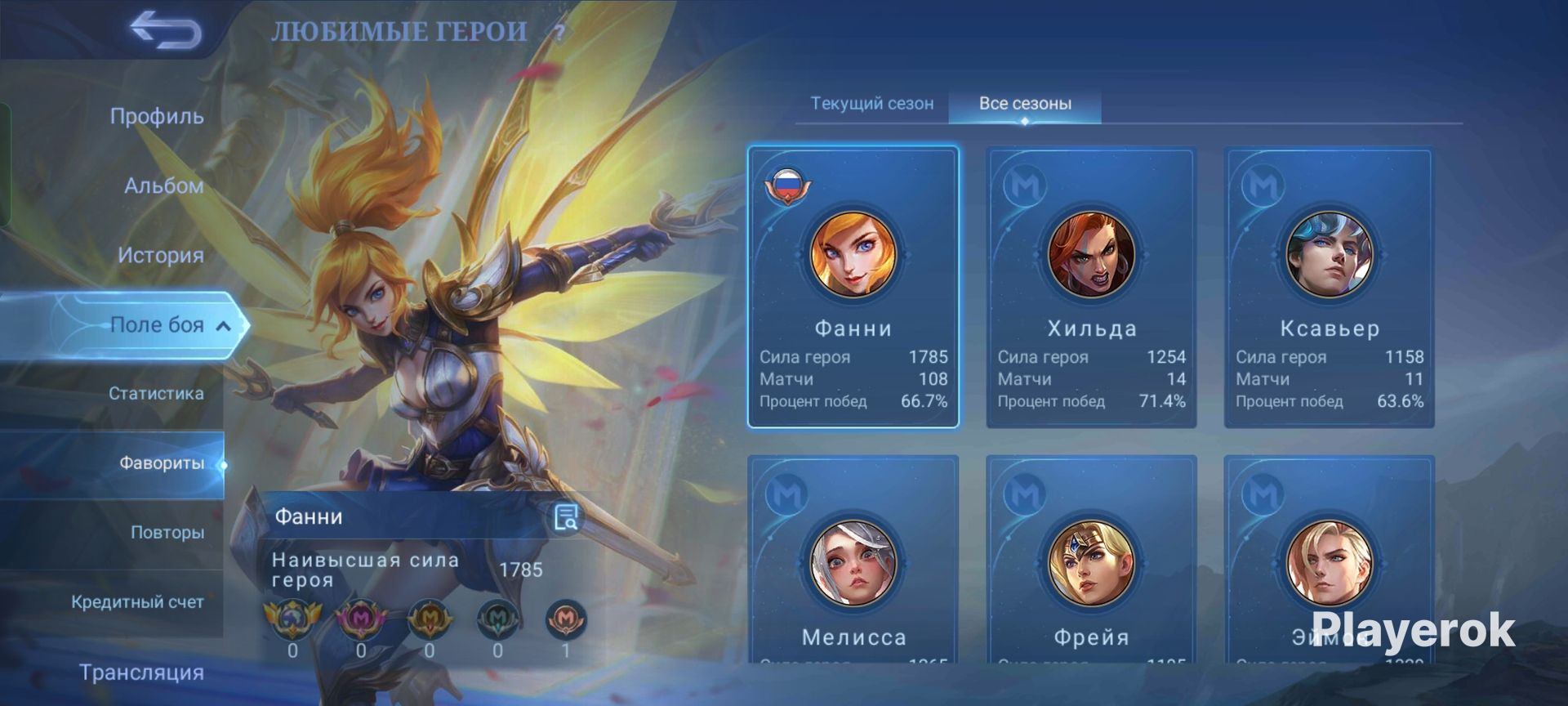Viewport: 1568px width, 706px height.
Task: Open Фанни's detail record icon
Action: click(565, 516)
